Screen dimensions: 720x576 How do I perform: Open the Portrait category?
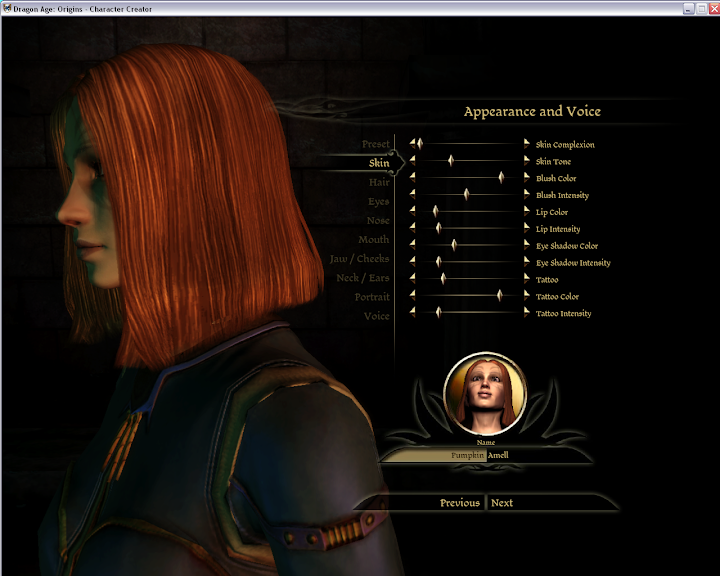(x=372, y=297)
